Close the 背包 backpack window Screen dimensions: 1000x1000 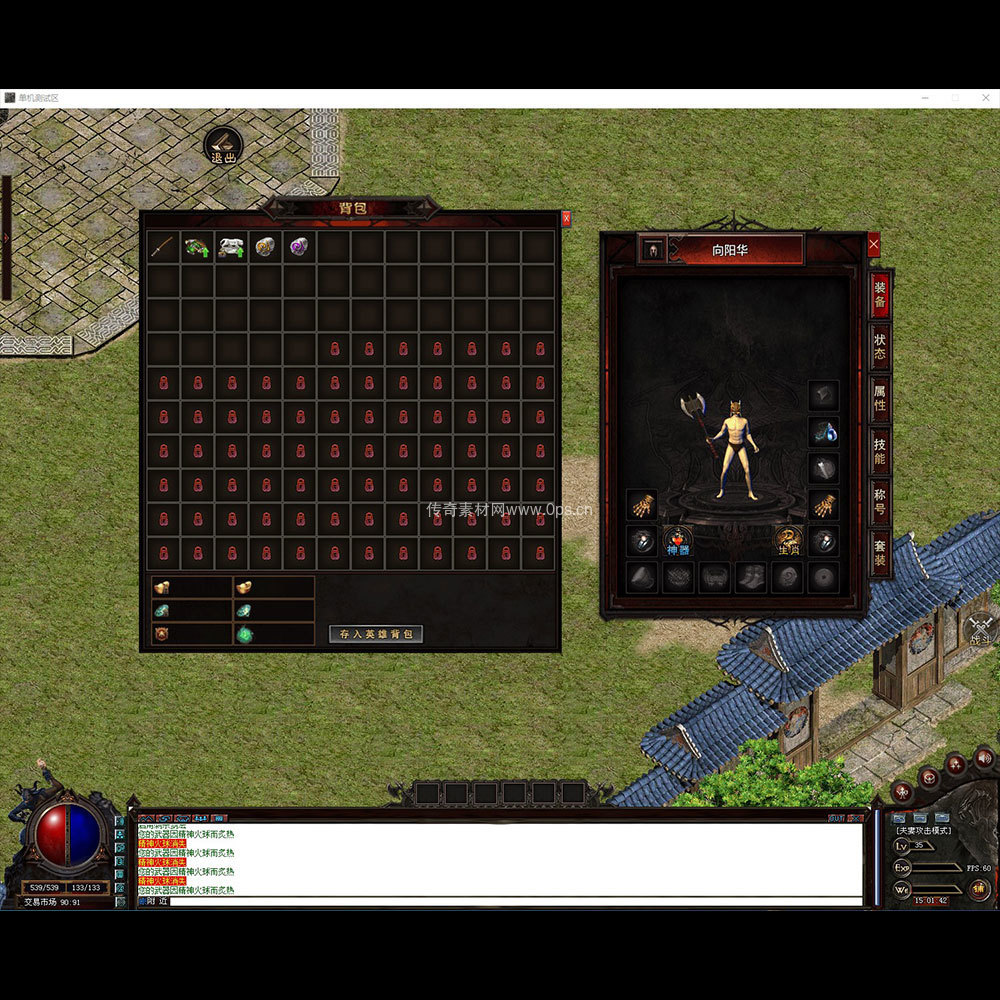tap(566, 218)
